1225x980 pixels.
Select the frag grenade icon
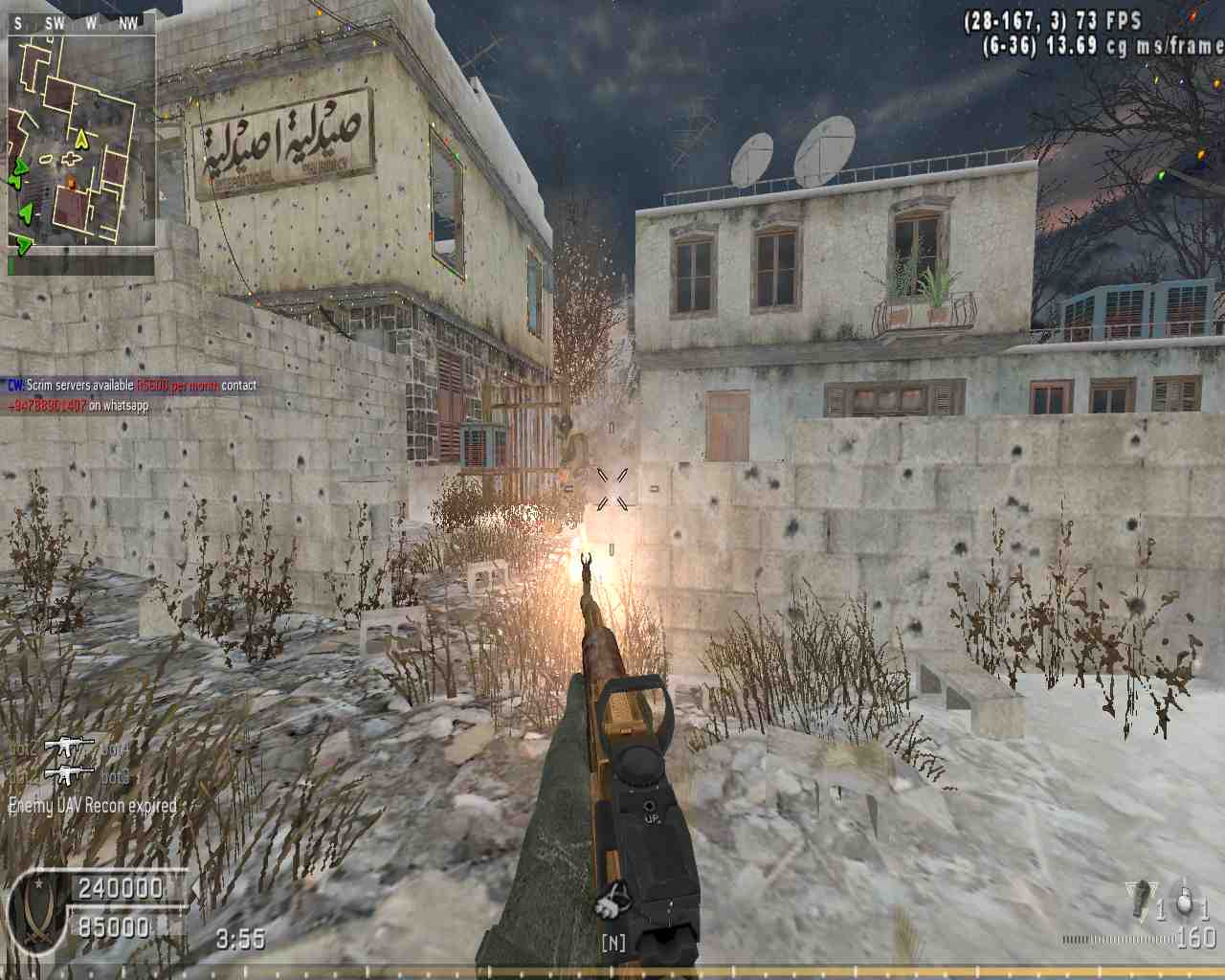(x=1184, y=902)
